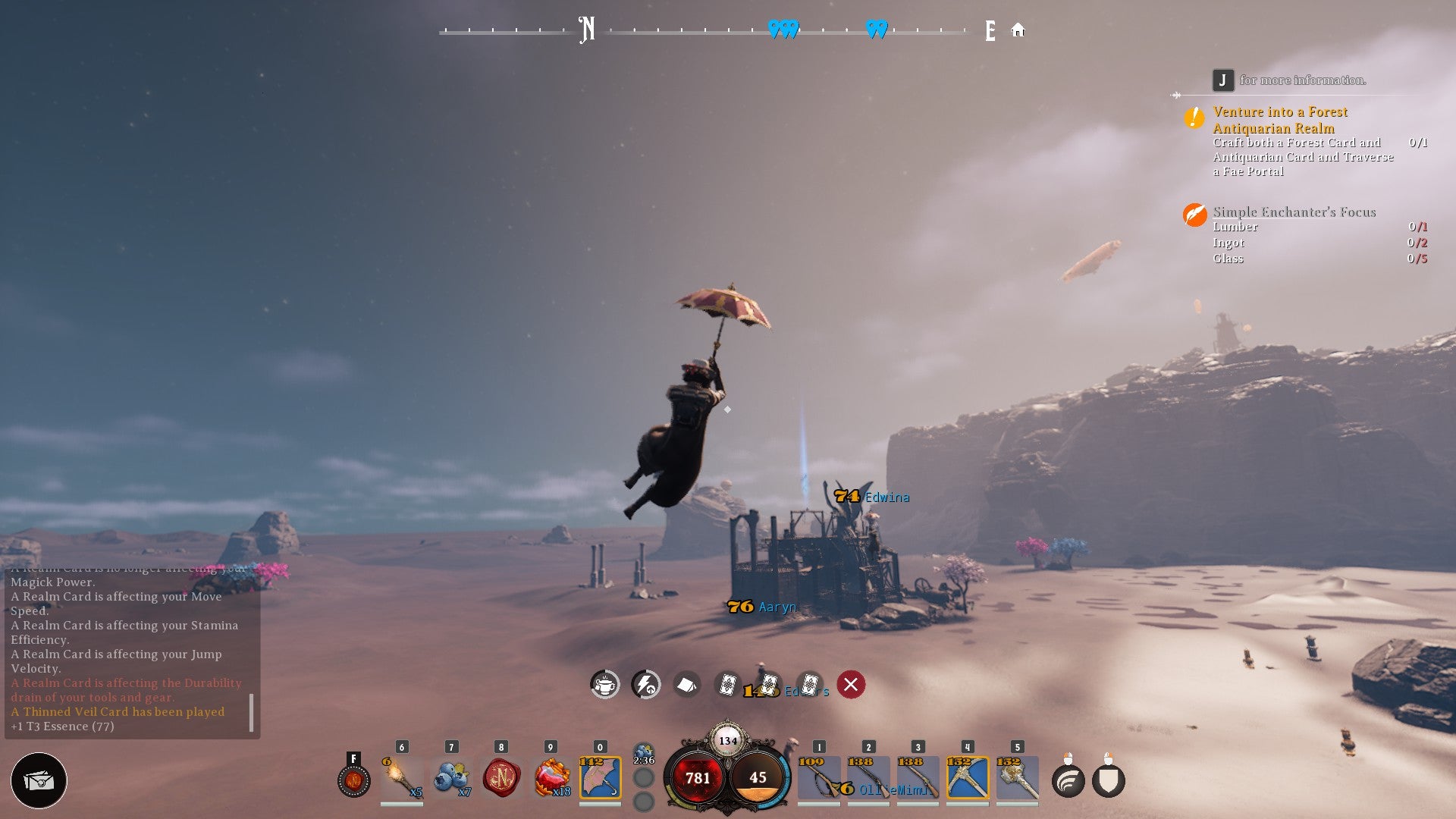Click the teacup buff icon
The image size is (1456, 819).
tap(605, 685)
